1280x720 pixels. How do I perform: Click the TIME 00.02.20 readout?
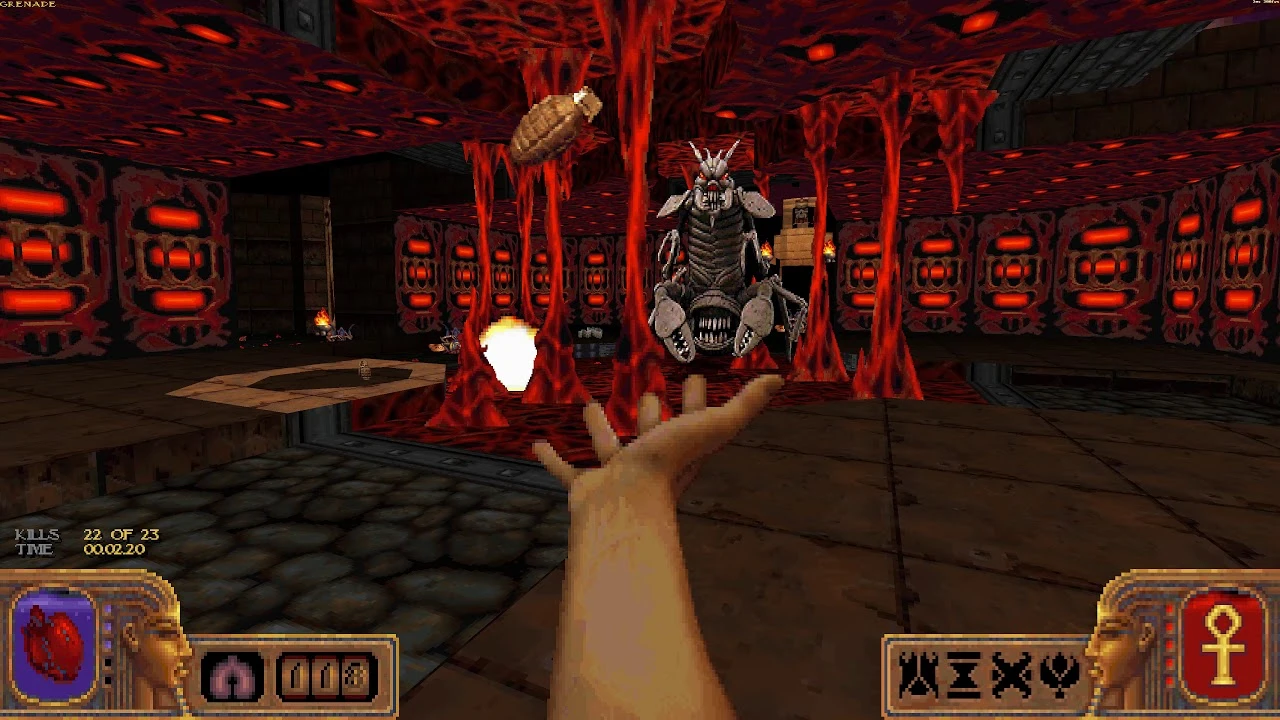click(80, 547)
